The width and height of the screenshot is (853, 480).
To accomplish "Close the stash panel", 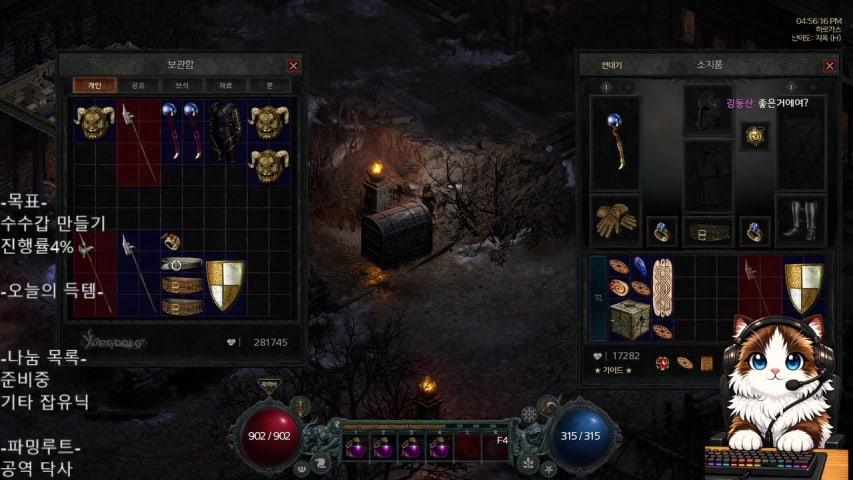I will click(293, 65).
